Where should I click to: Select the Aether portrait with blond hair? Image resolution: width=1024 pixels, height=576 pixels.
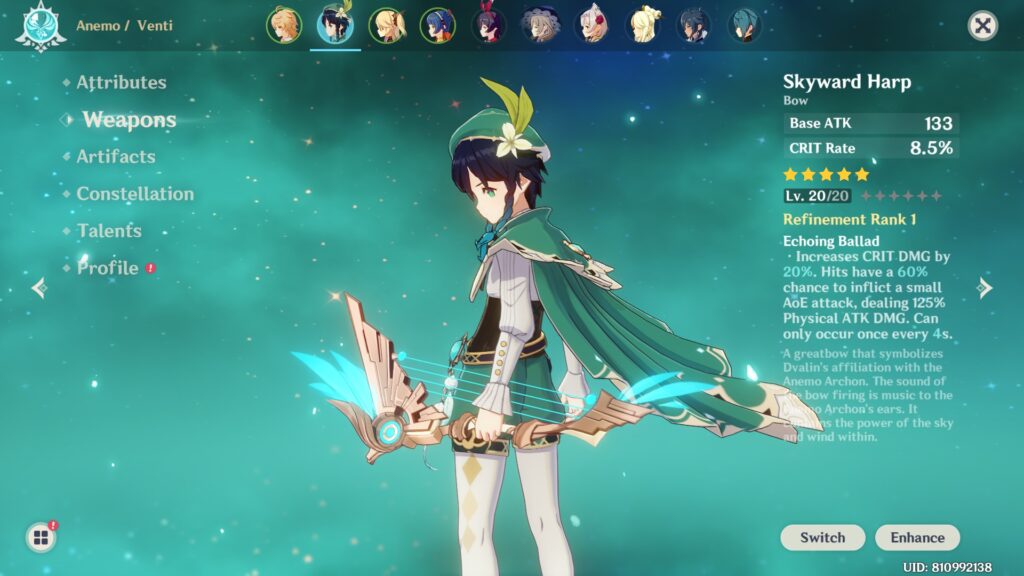pyautogui.click(x=284, y=25)
